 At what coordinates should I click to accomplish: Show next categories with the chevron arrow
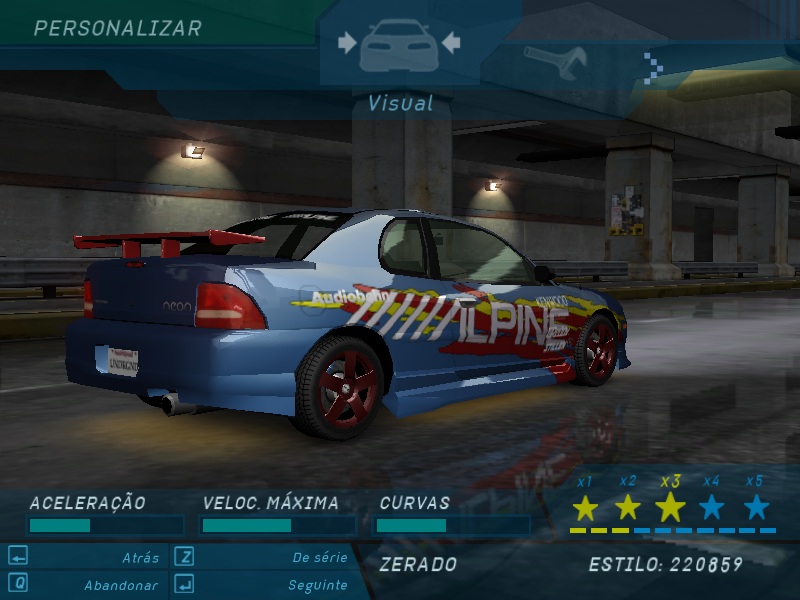tap(653, 65)
